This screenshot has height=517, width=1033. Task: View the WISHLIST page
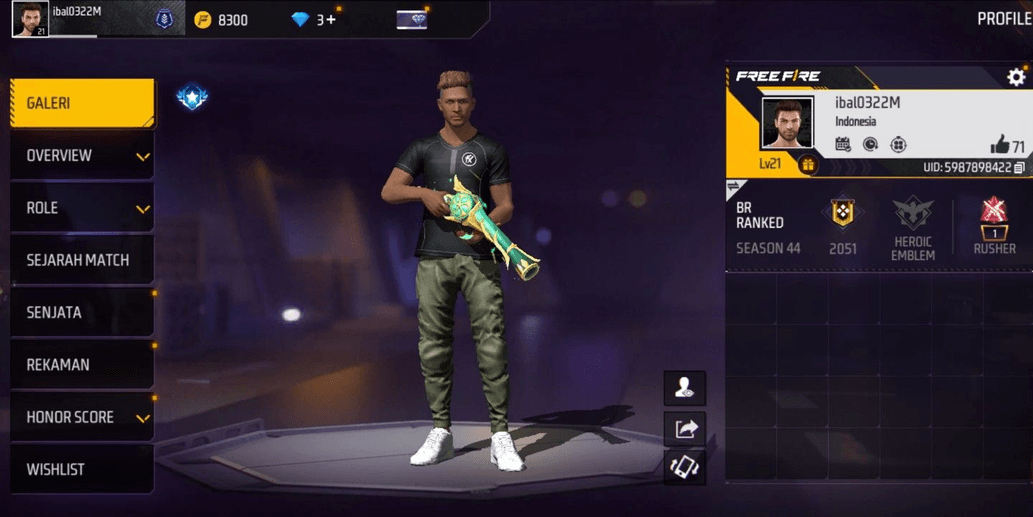pos(82,469)
